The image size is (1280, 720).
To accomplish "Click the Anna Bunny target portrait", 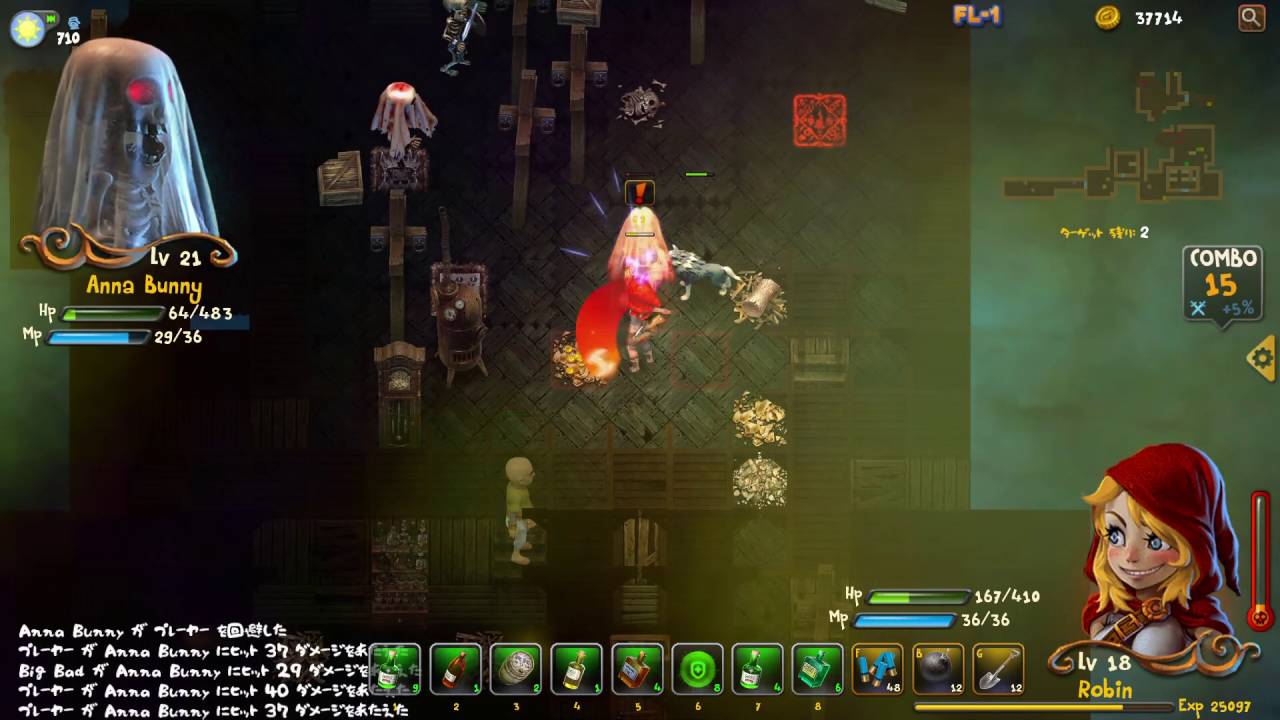I will tap(126, 145).
